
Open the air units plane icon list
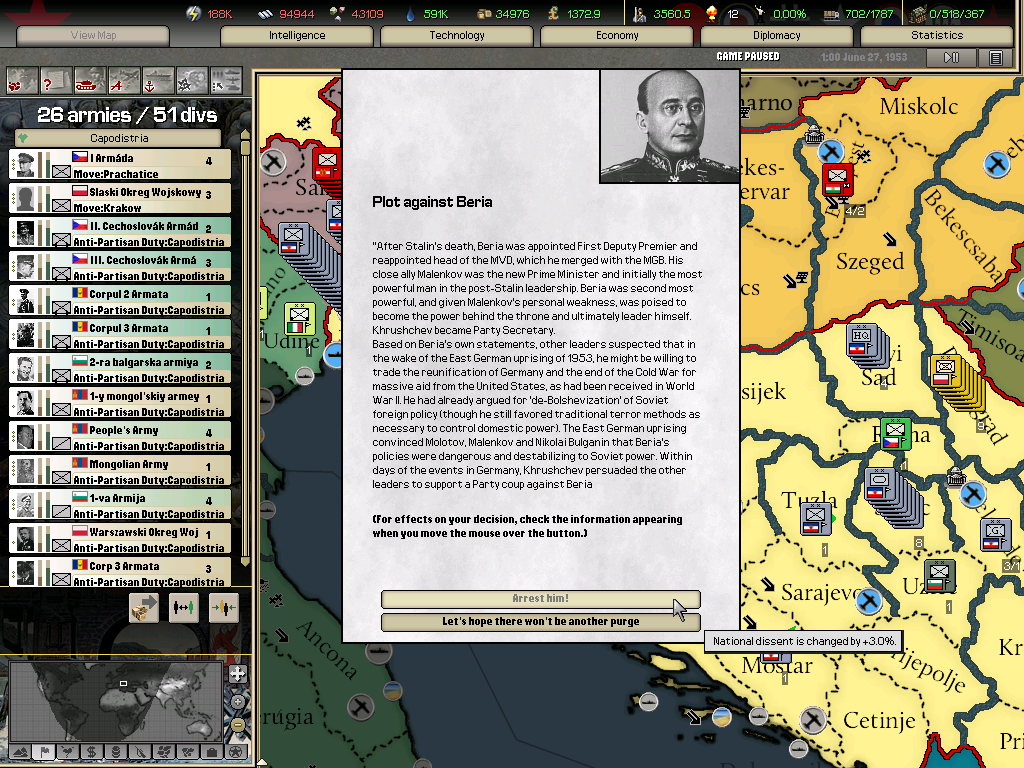pos(124,79)
